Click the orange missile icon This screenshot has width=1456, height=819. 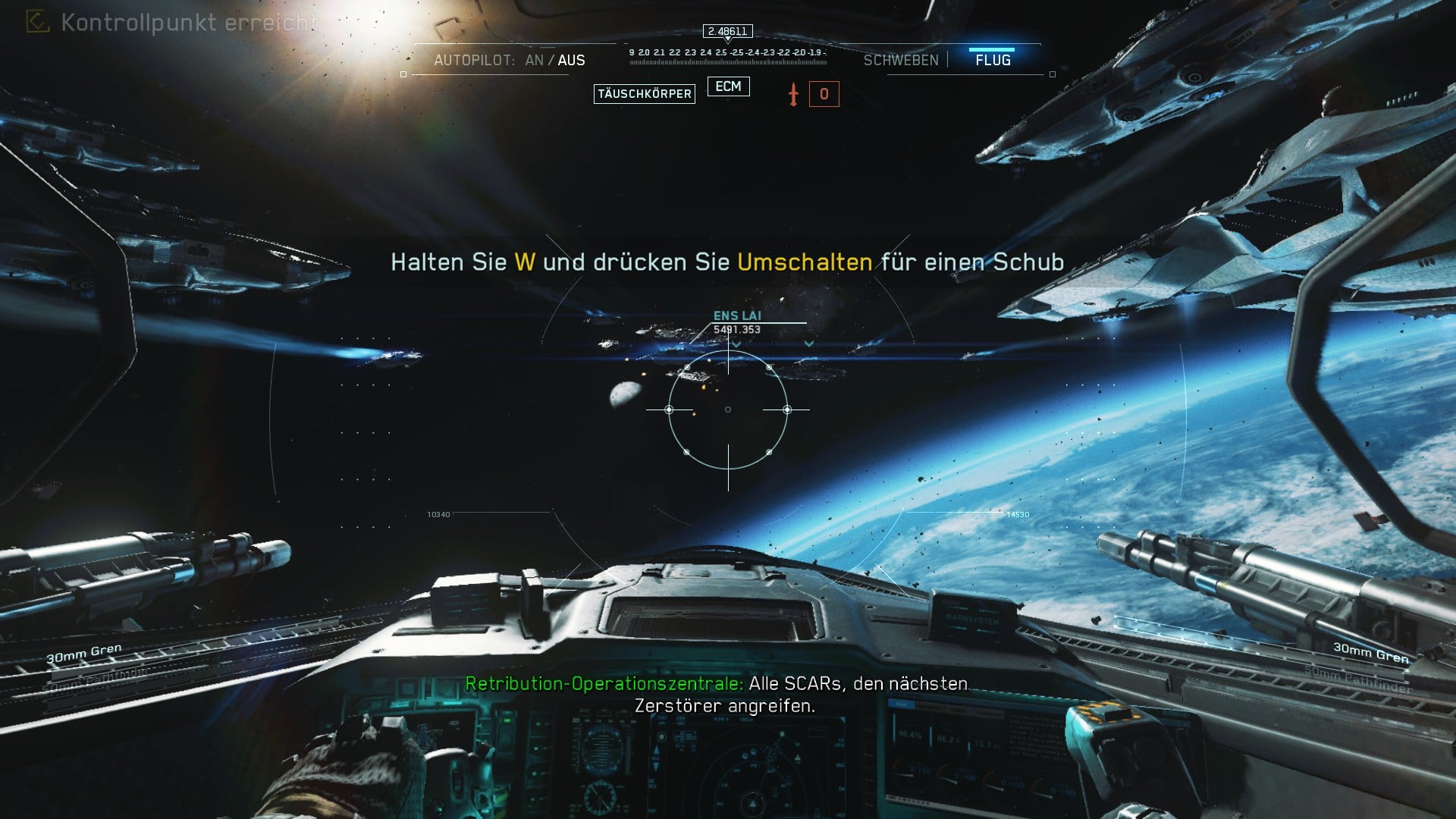793,95
